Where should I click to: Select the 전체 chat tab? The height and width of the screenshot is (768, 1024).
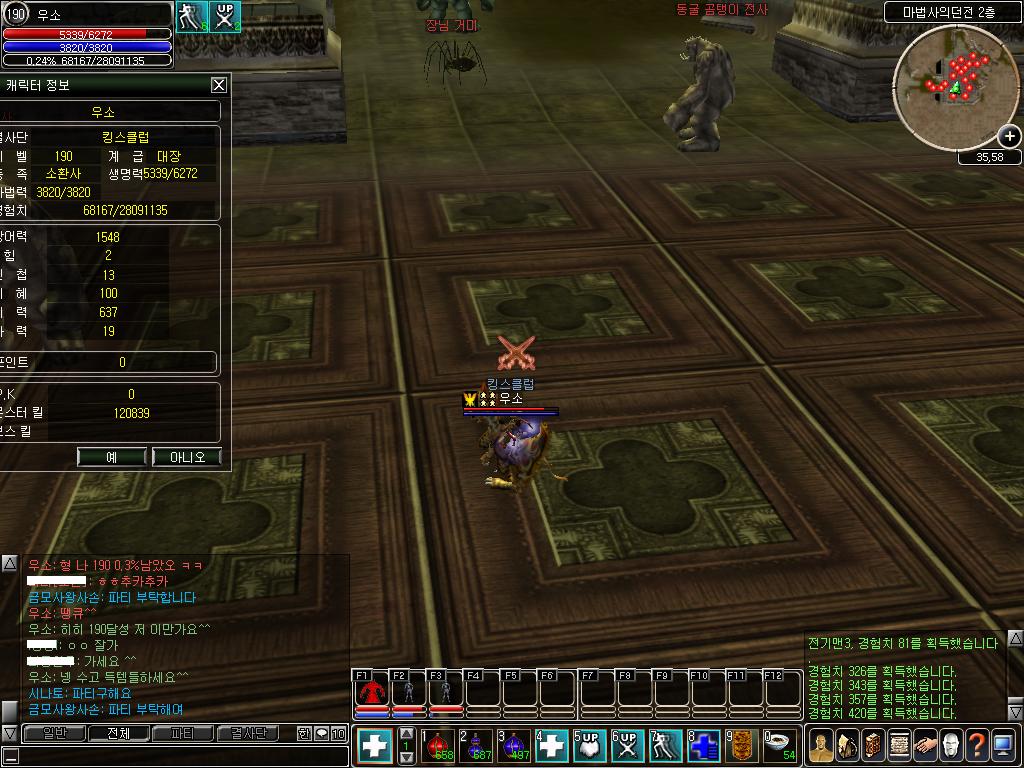point(118,733)
